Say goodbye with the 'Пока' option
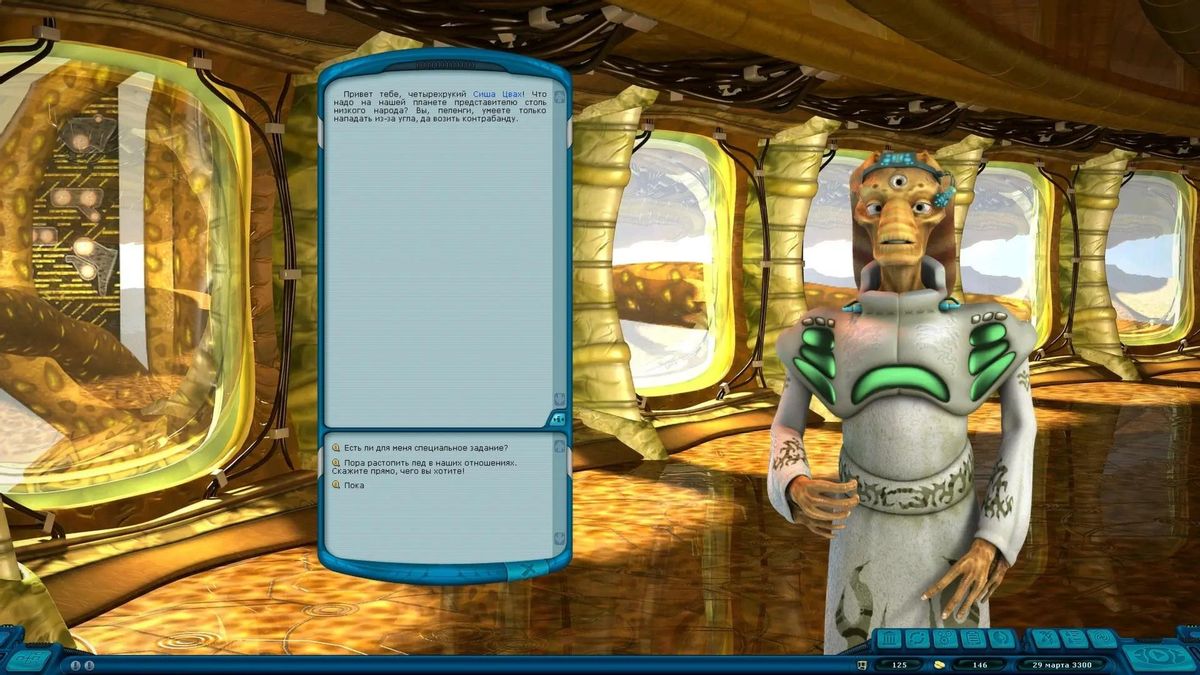 point(354,485)
